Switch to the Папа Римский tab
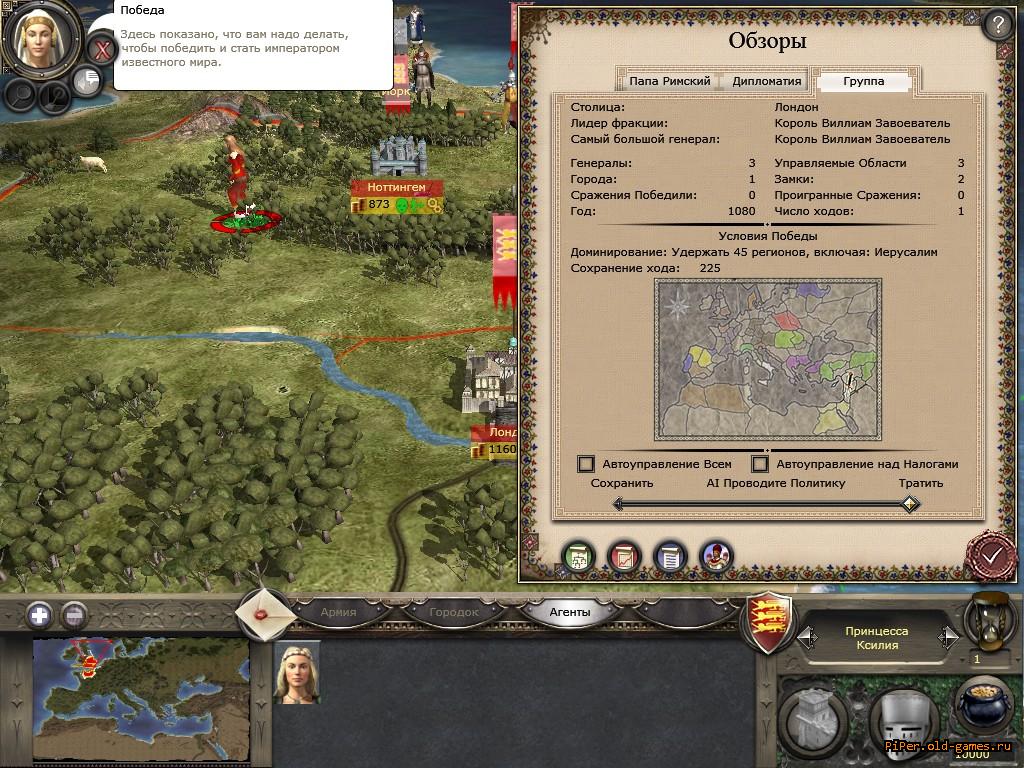This screenshot has height=768, width=1024. (669, 81)
